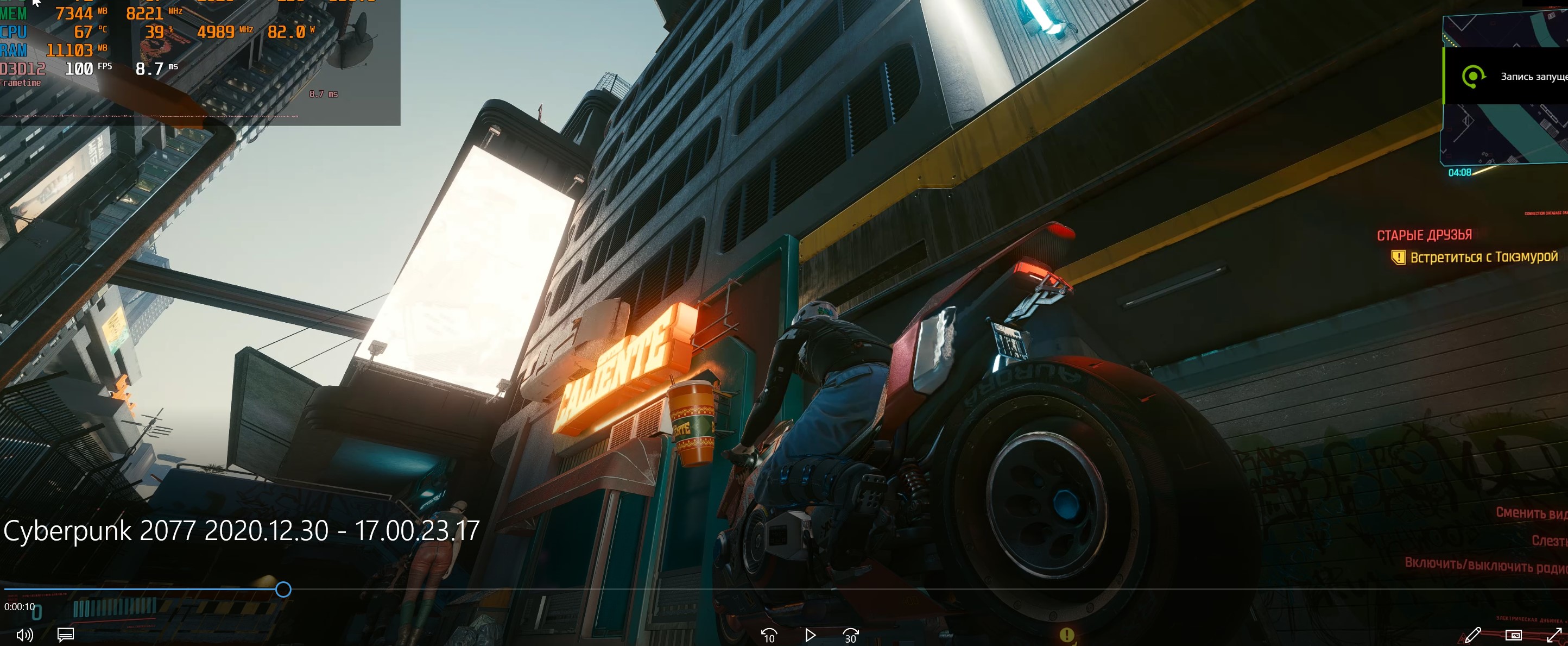The width and height of the screenshot is (1568, 646).
Task: Open the pencil edit options
Action: point(1472,635)
